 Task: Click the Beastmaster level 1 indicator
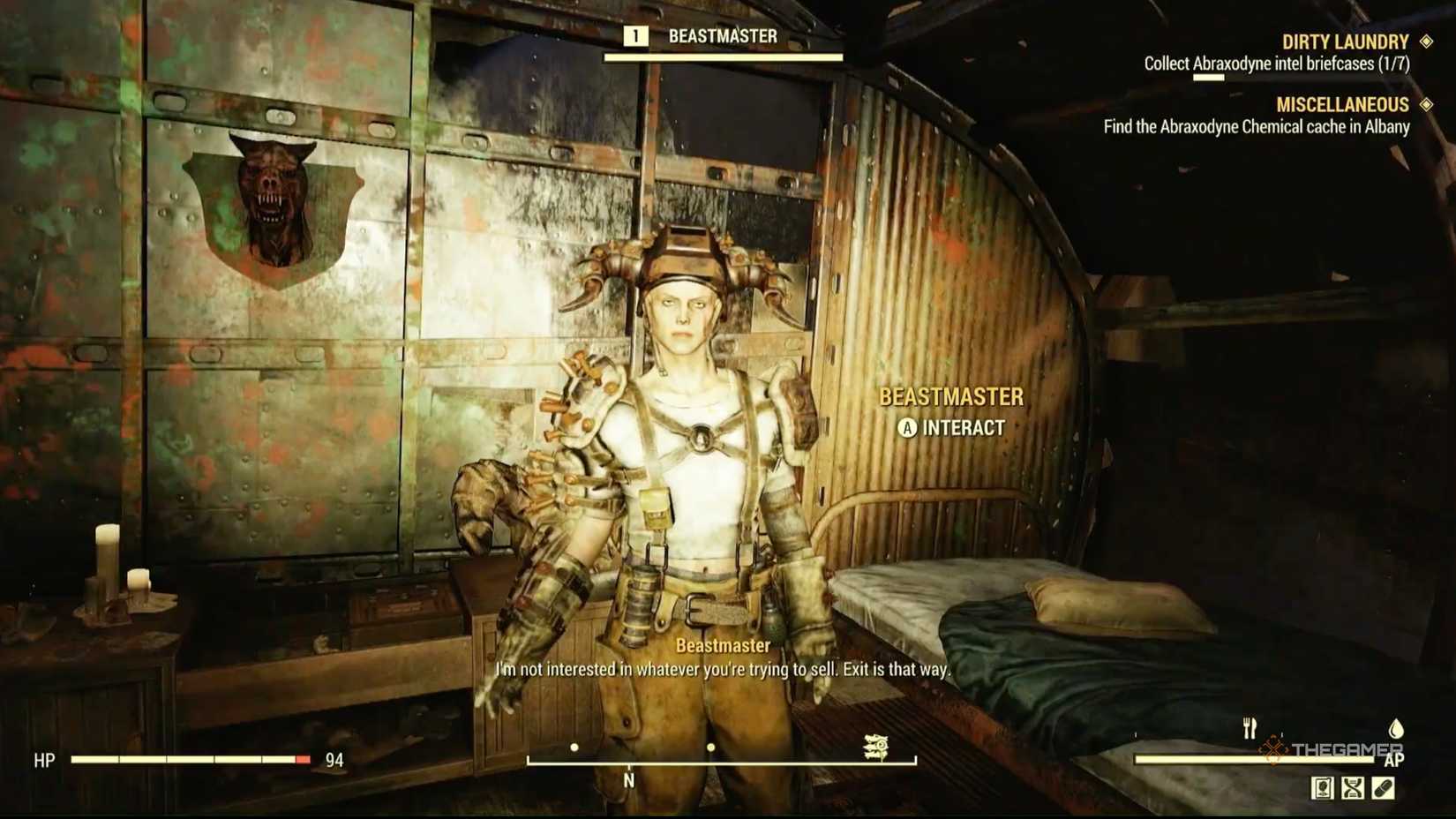click(x=634, y=37)
